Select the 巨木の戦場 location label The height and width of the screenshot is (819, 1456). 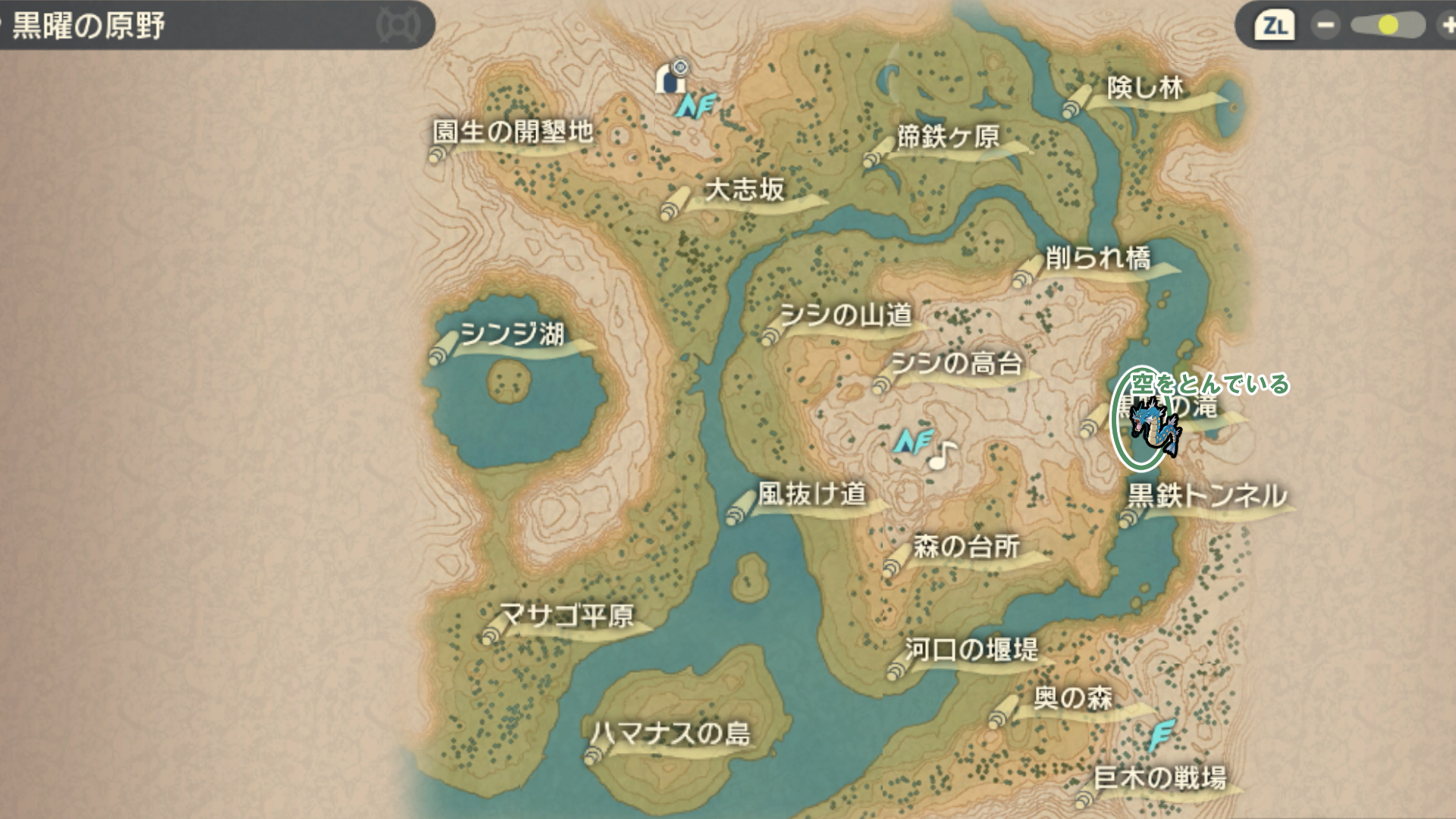click(1159, 777)
